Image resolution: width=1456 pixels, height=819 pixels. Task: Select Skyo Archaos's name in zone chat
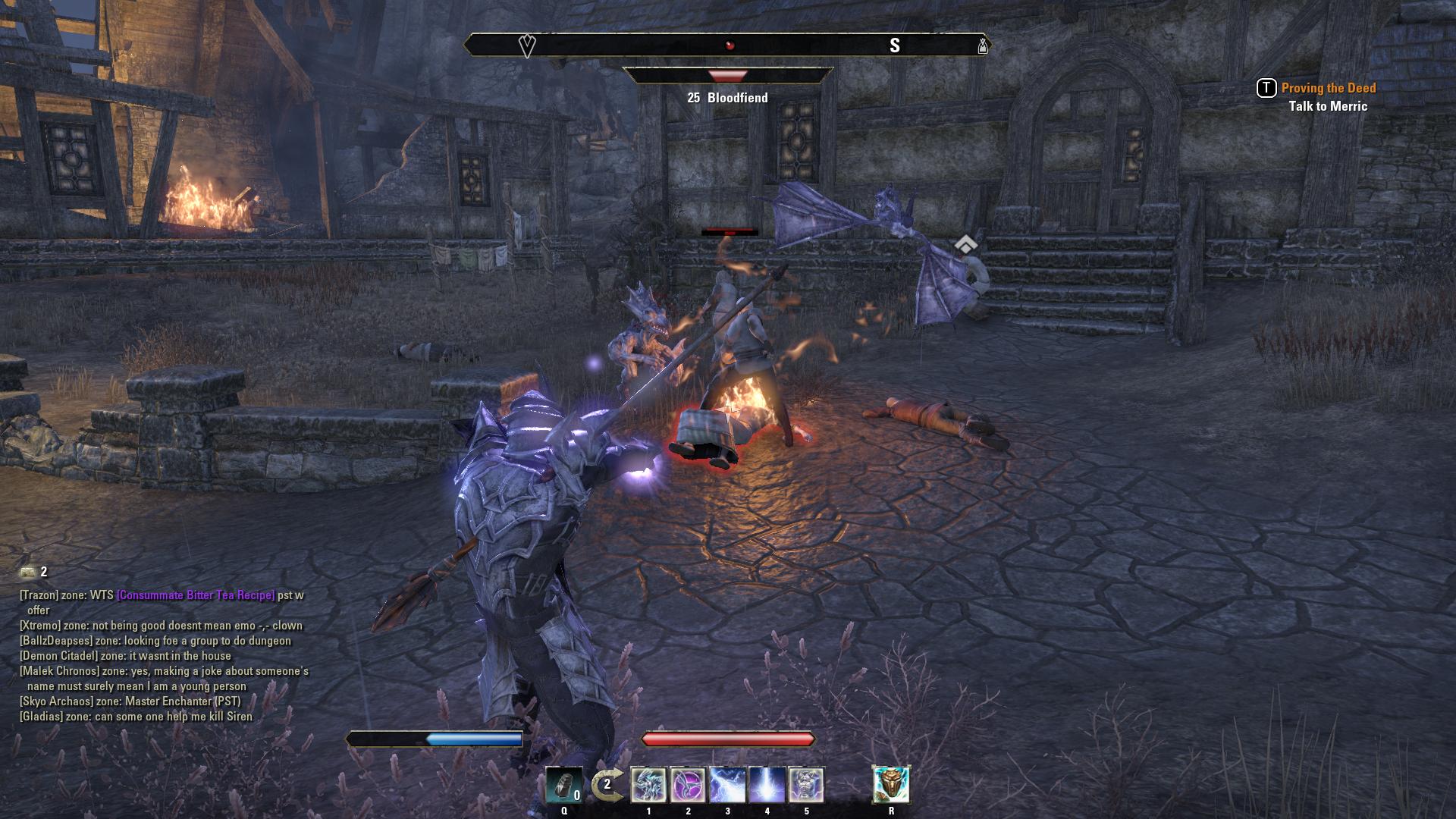pyautogui.click(x=52, y=701)
